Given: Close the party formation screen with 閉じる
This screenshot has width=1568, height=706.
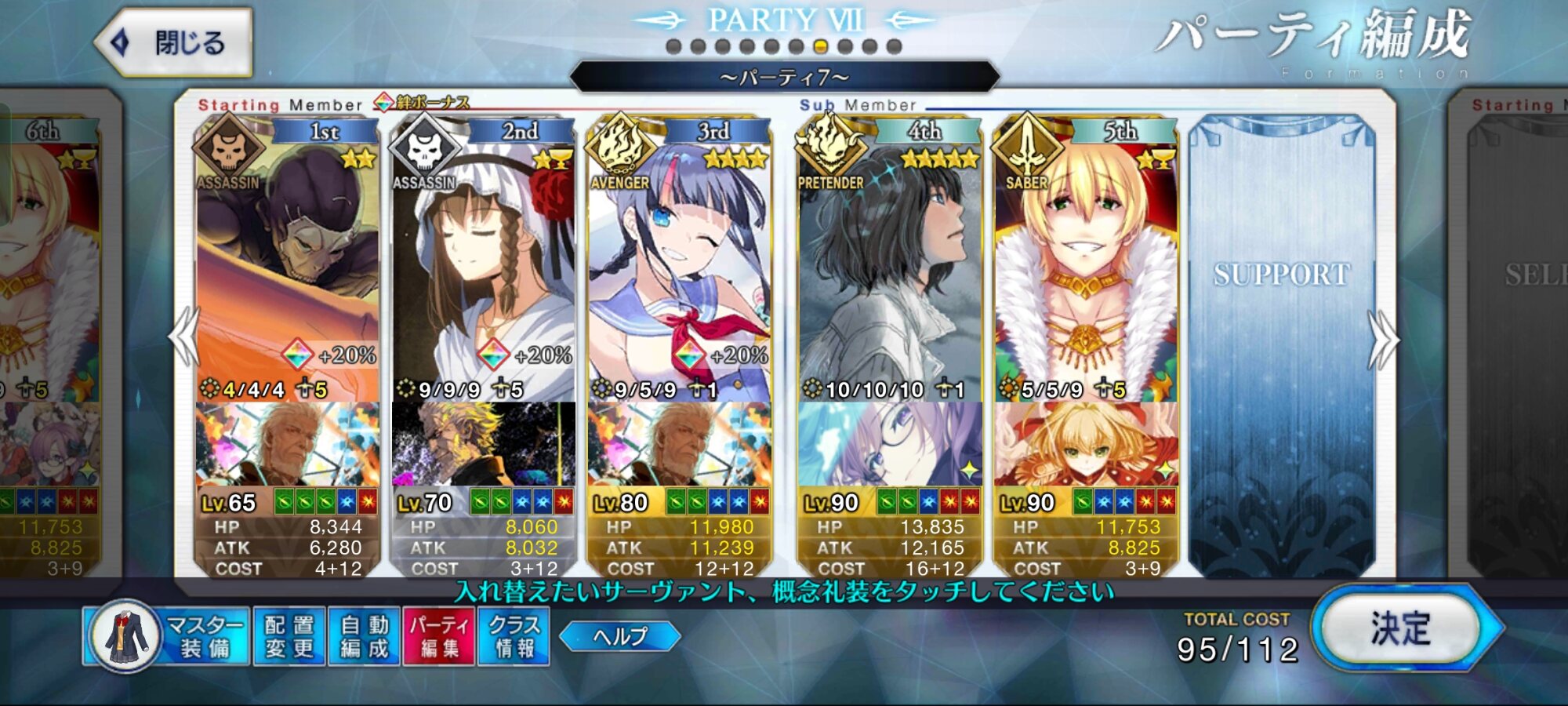Looking at the screenshot, I should [x=174, y=42].
